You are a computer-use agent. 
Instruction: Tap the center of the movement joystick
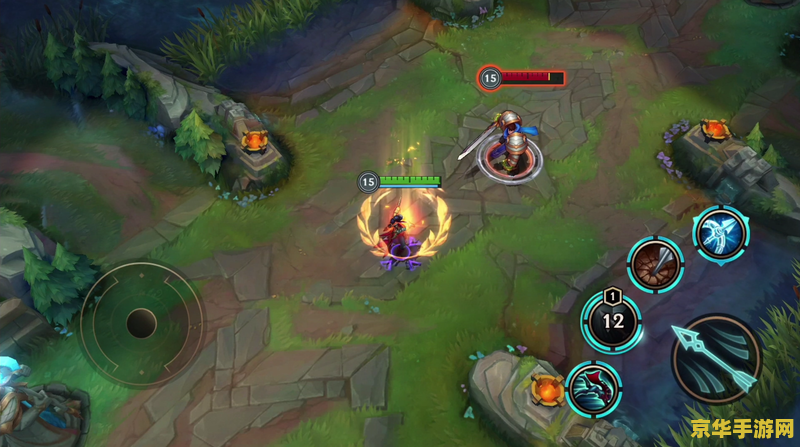pos(141,323)
